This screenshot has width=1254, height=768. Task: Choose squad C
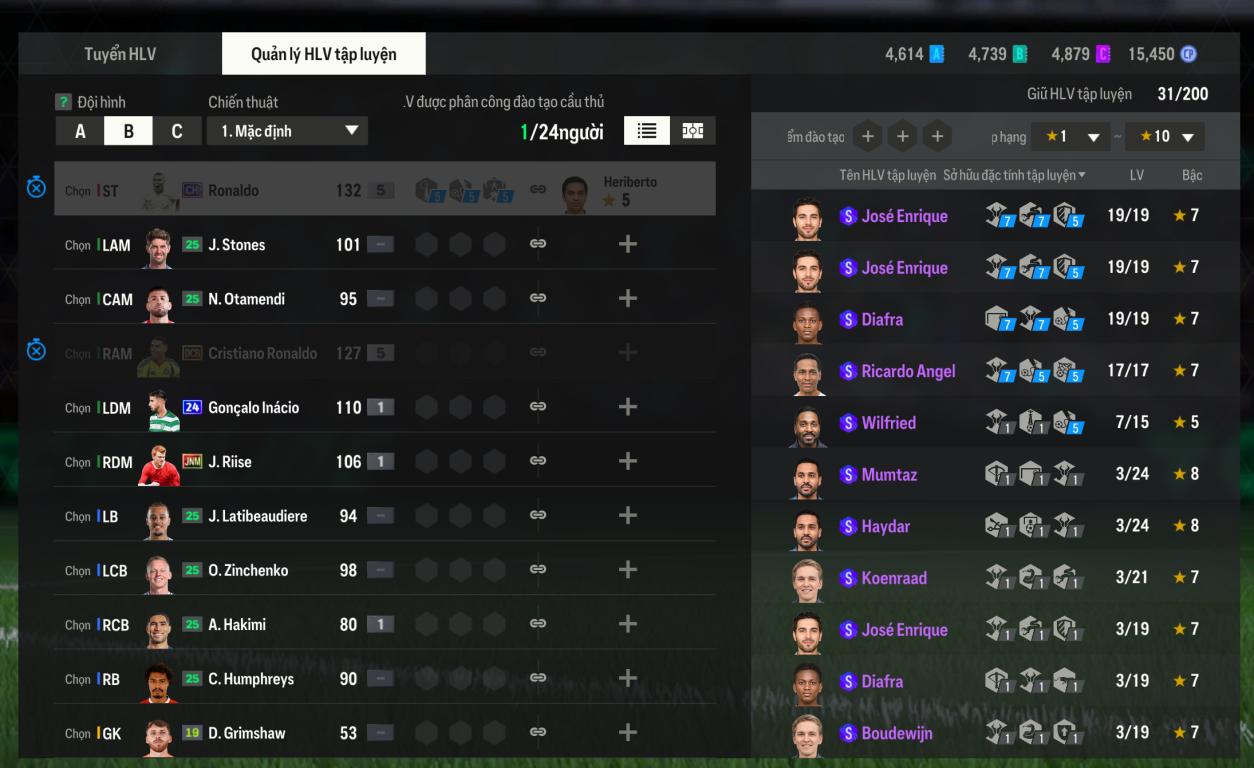pos(176,131)
